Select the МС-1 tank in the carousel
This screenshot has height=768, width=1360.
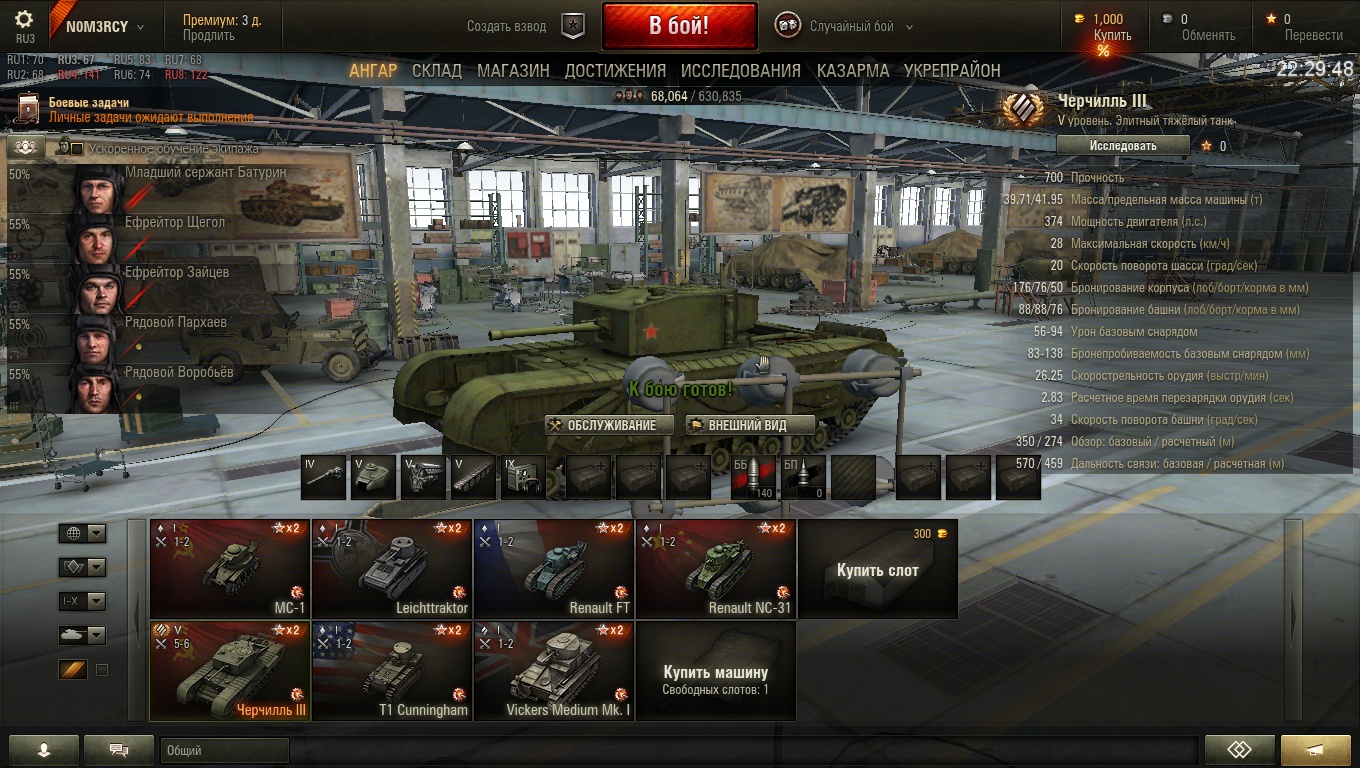230,568
